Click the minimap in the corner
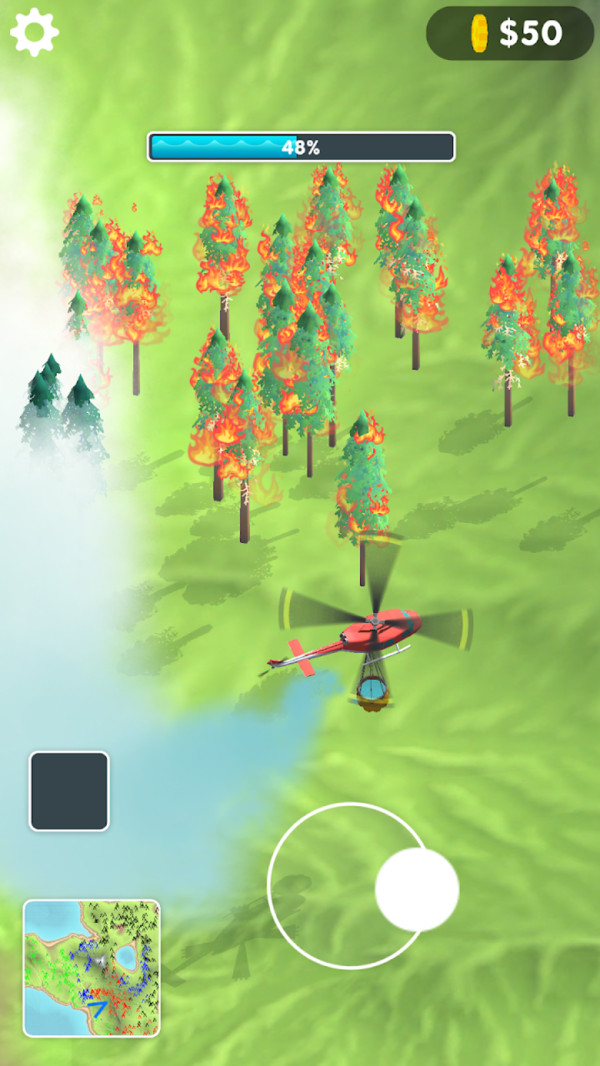 (x=92, y=967)
